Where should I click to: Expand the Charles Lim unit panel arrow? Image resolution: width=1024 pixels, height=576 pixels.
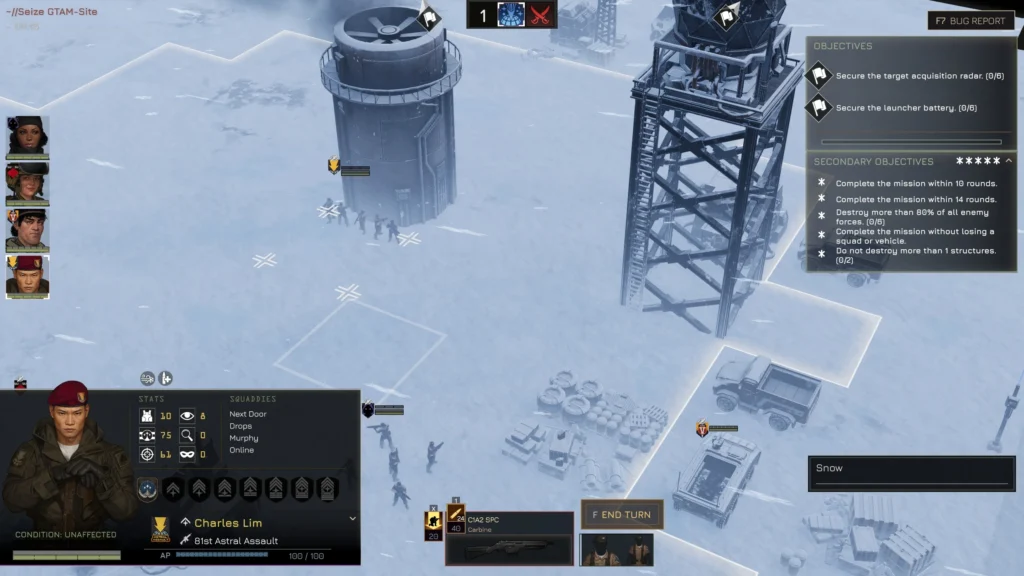352,519
